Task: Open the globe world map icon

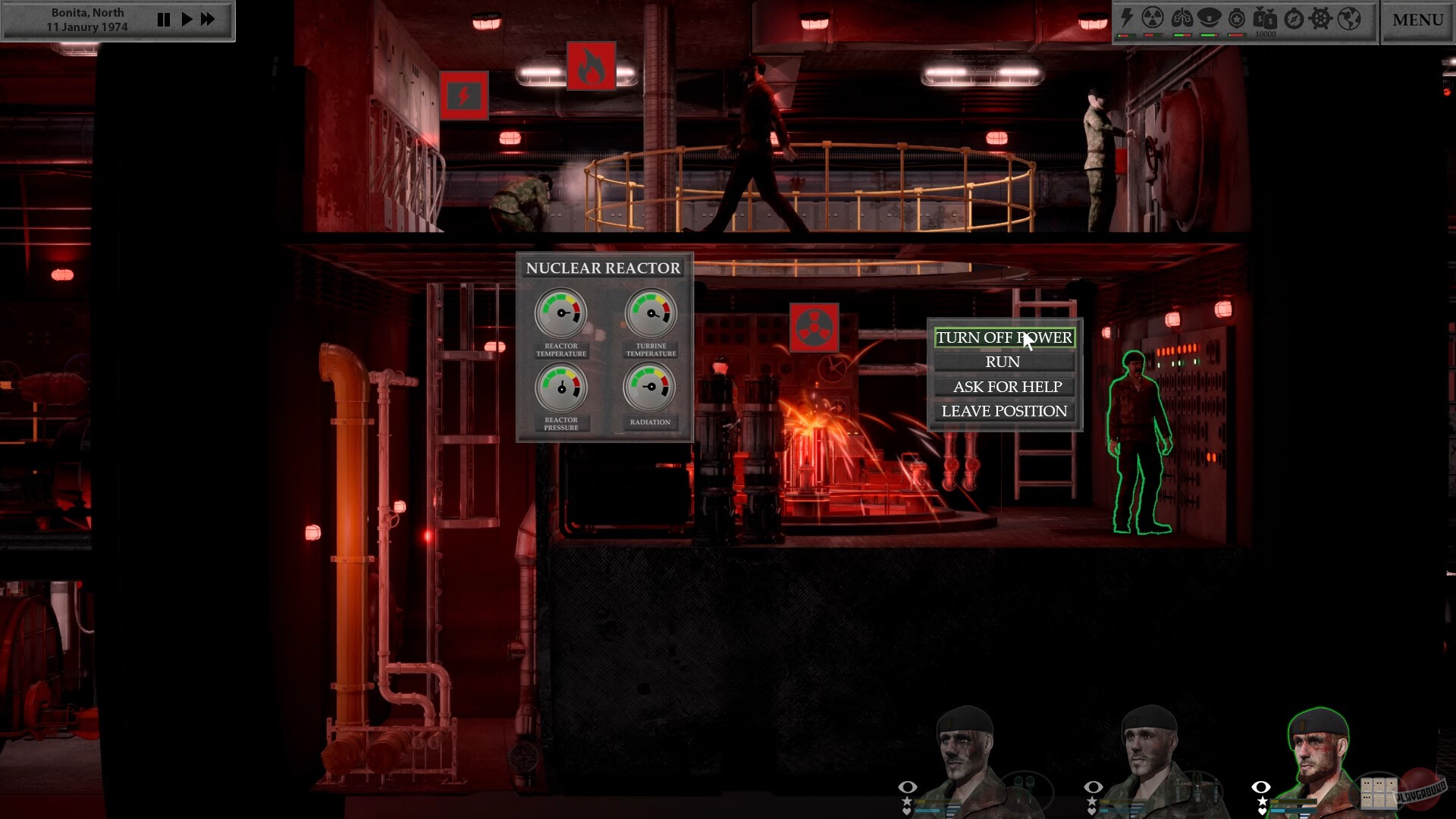Action: click(x=1348, y=19)
